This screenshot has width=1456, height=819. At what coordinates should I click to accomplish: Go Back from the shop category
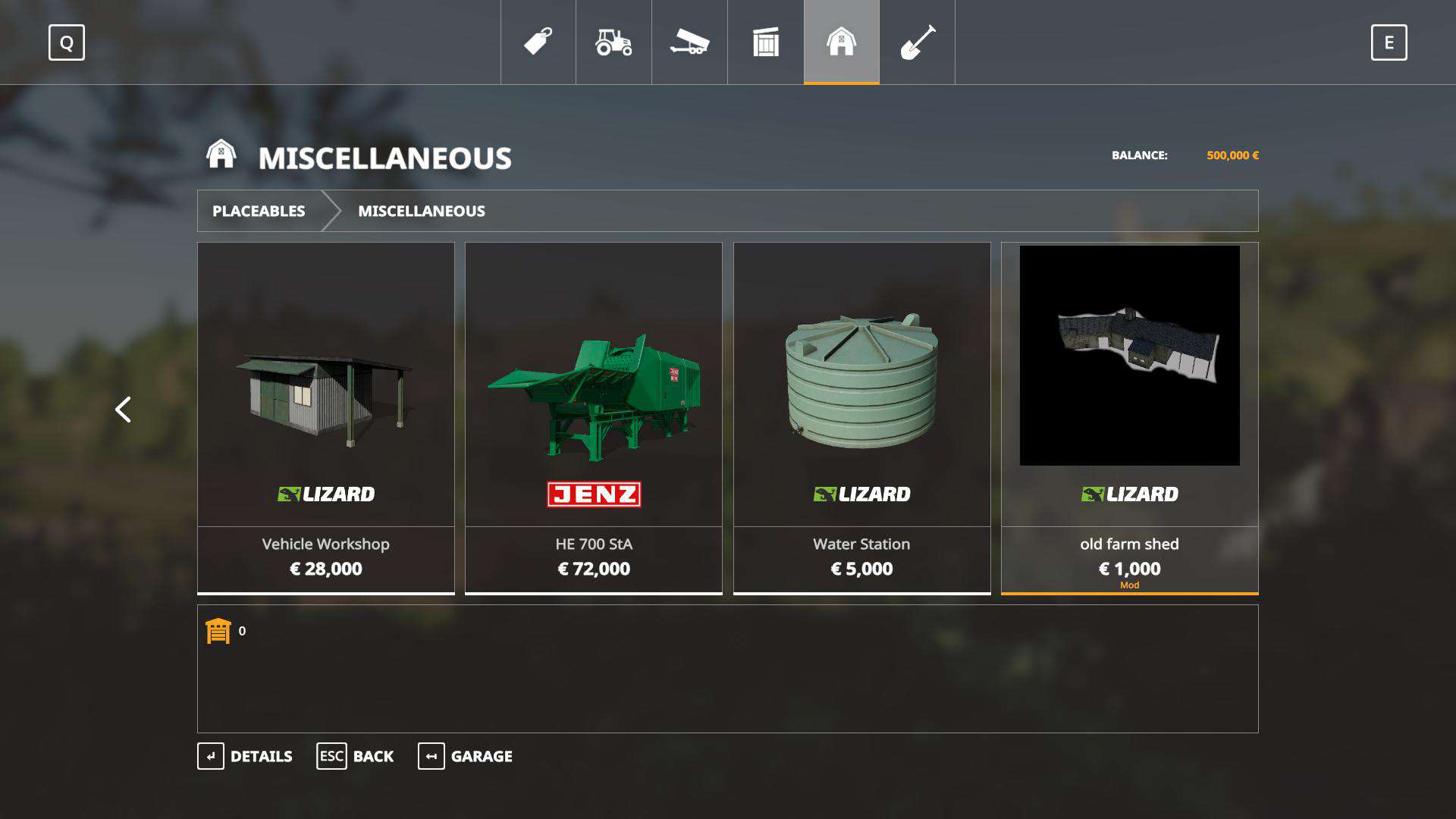[x=355, y=756]
